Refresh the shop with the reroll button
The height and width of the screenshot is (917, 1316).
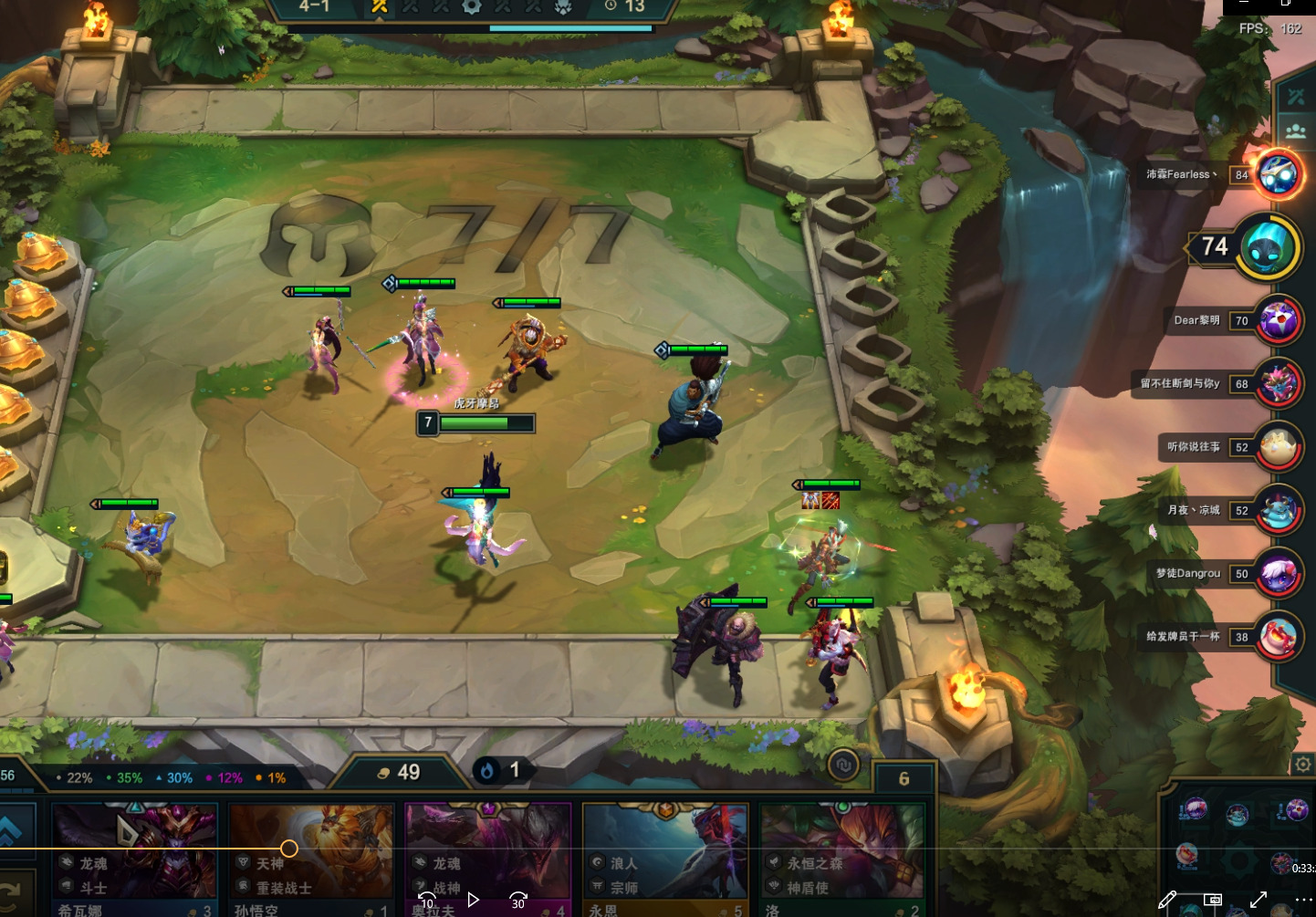13,890
